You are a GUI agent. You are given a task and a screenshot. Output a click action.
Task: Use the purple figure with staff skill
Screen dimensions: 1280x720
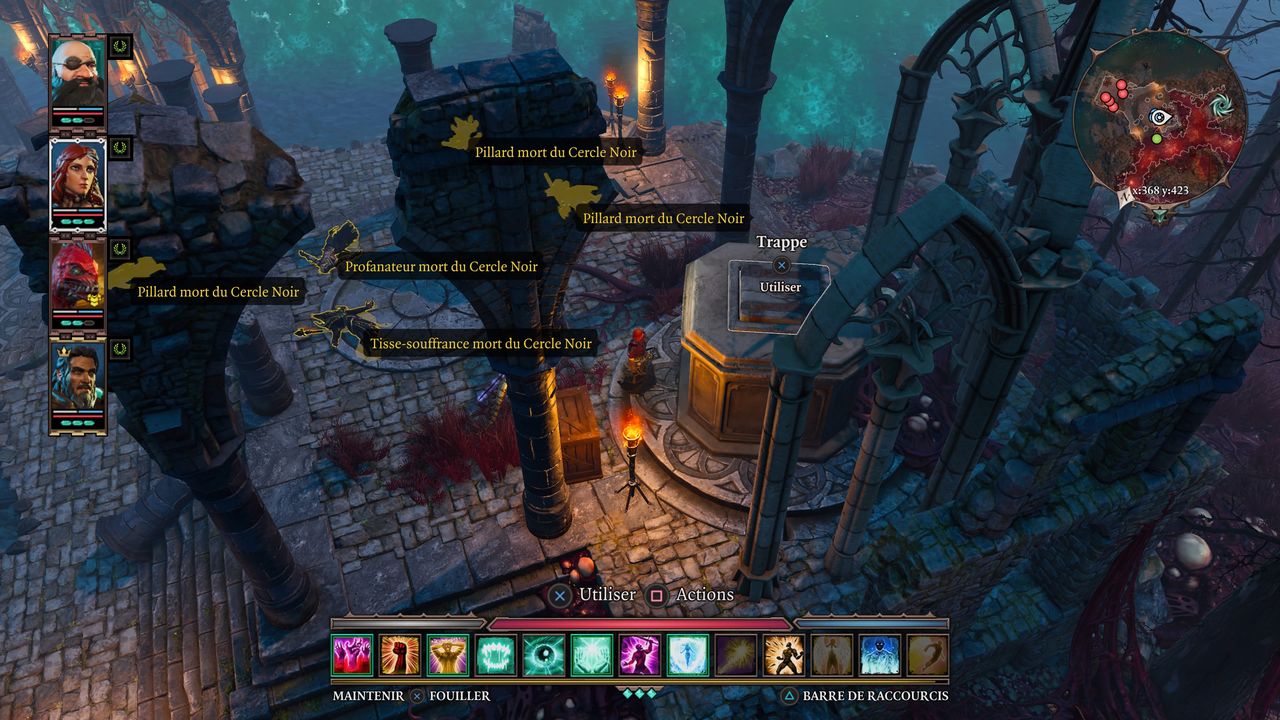(x=640, y=655)
